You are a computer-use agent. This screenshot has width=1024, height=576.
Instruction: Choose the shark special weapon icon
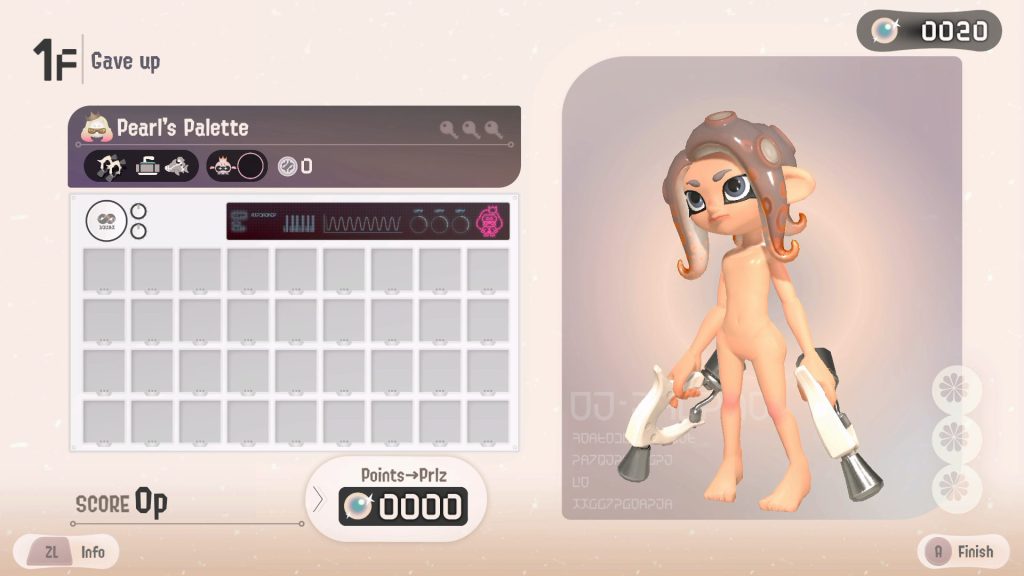pyautogui.click(x=178, y=166)
